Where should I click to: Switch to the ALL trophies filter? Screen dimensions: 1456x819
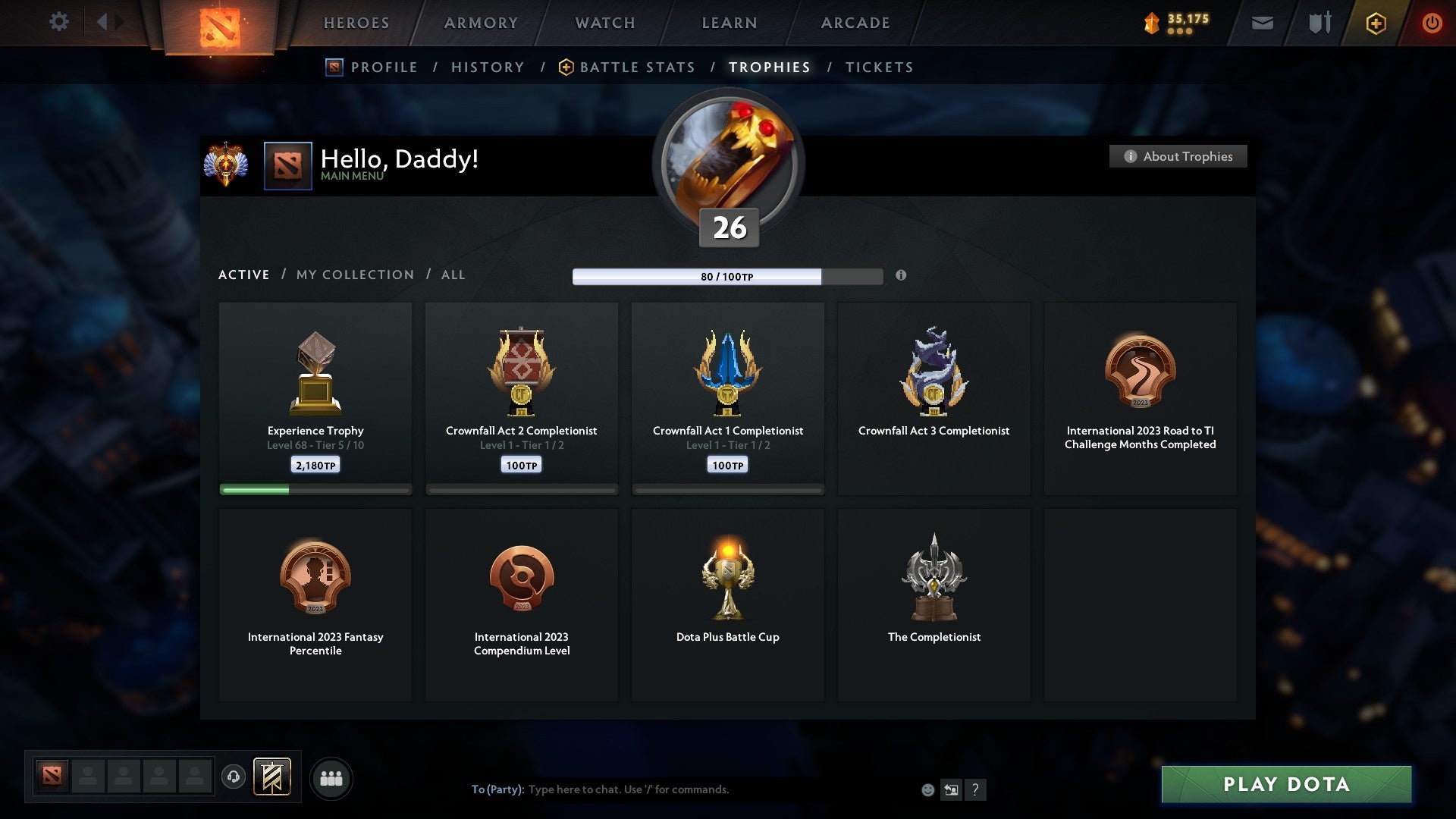pos(453,275)
